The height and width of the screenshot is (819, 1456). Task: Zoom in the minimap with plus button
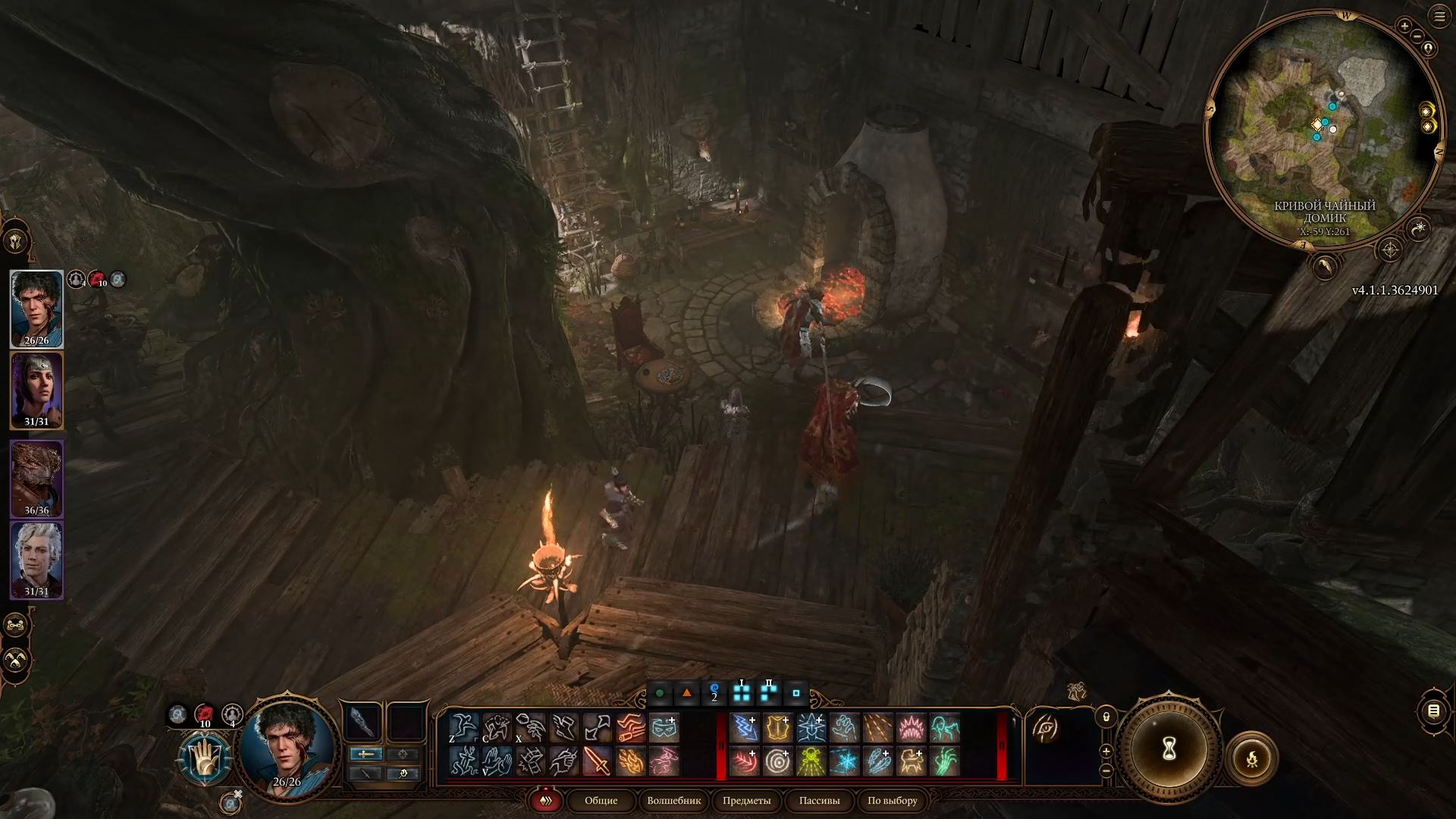pyautogui.click(x=1404, y=26)
